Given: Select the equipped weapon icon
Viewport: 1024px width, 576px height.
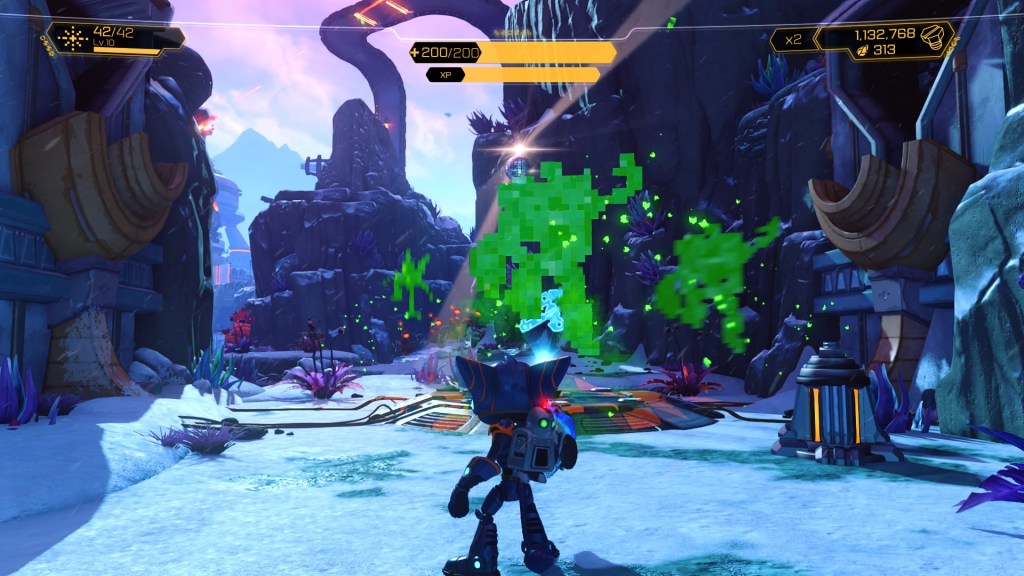Looking at the screenshot, I should pos(73,38).
